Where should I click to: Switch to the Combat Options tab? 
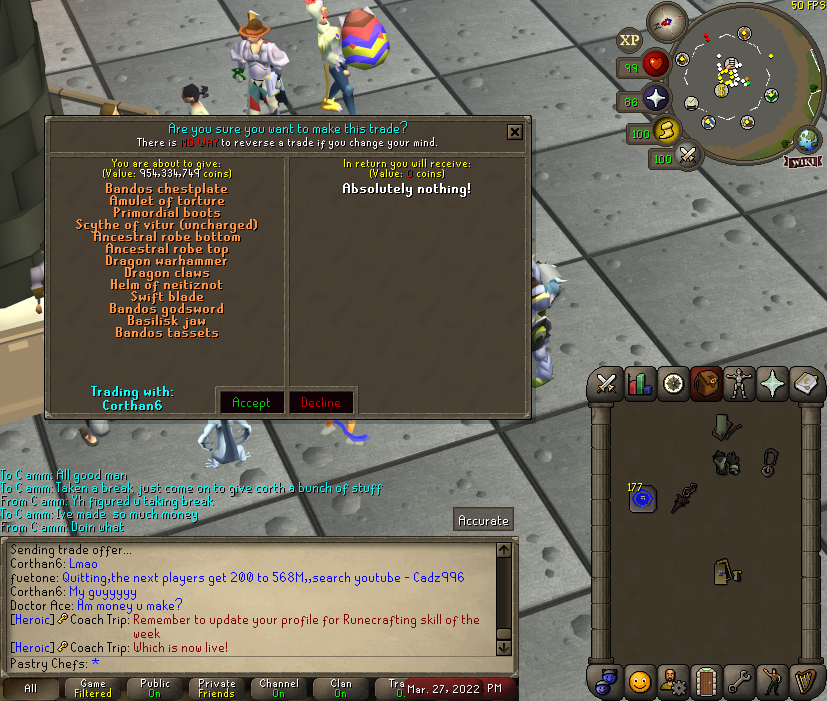pyautogui.click(x=606, y=382)
